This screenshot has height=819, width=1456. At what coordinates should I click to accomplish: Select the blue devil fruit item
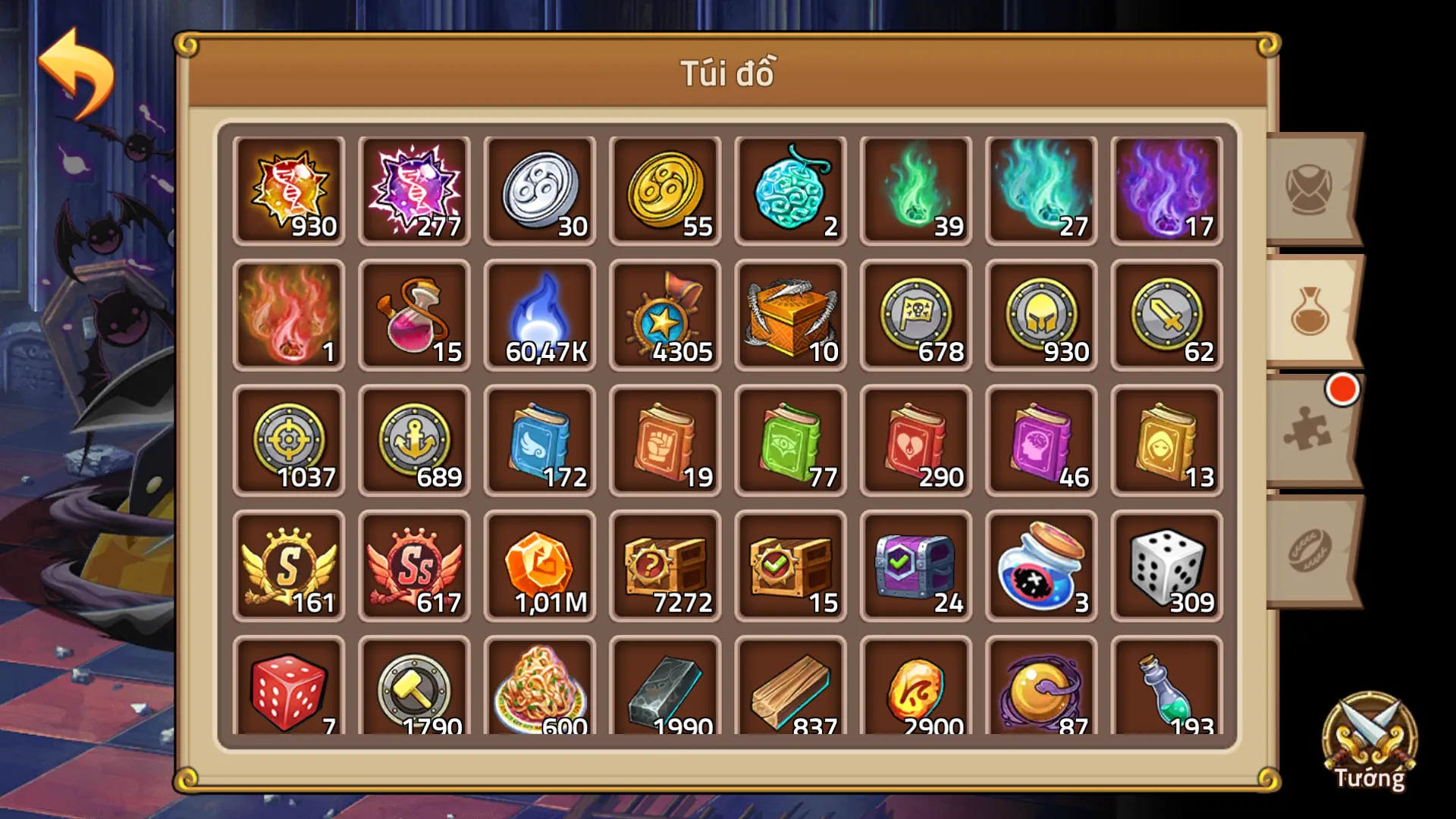[790, 188]
